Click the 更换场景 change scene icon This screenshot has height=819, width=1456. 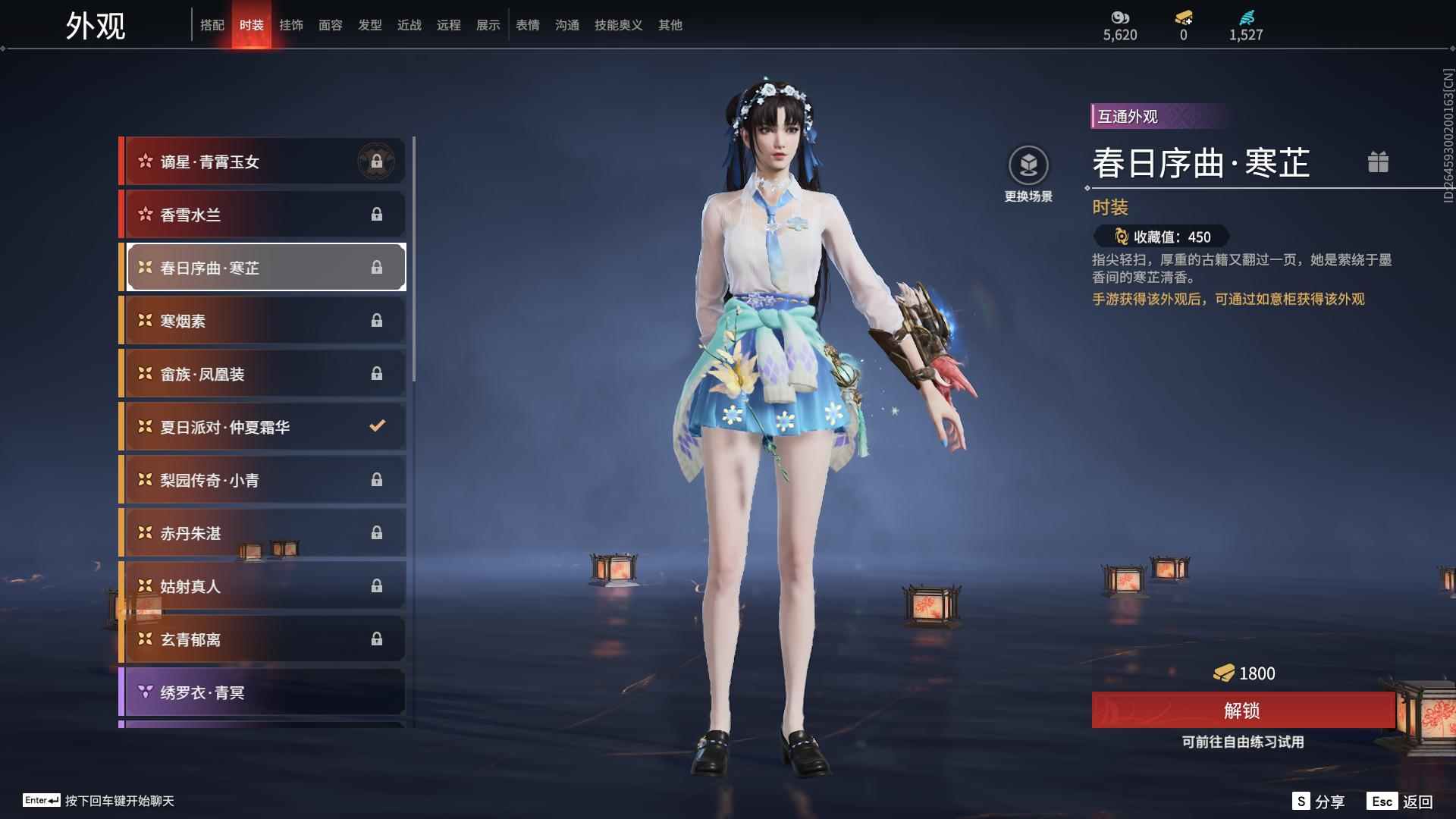(1028, 165)
